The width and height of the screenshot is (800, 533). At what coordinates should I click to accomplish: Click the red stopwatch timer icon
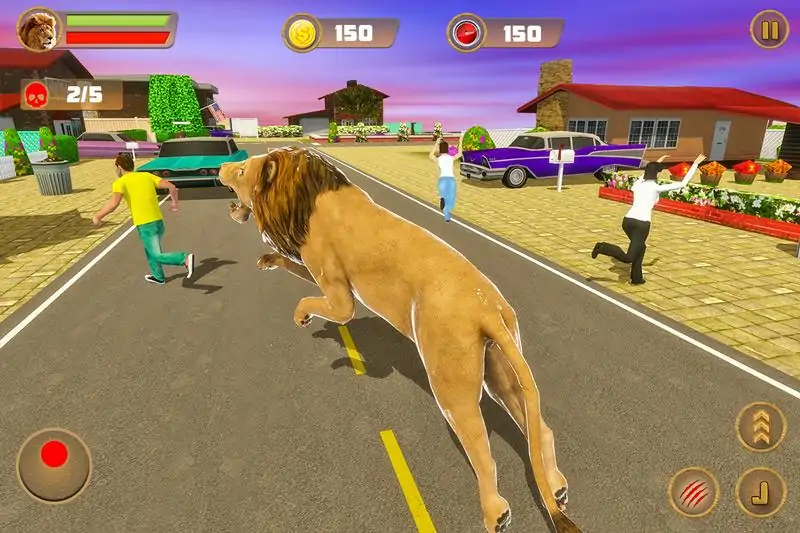(467, 33)
